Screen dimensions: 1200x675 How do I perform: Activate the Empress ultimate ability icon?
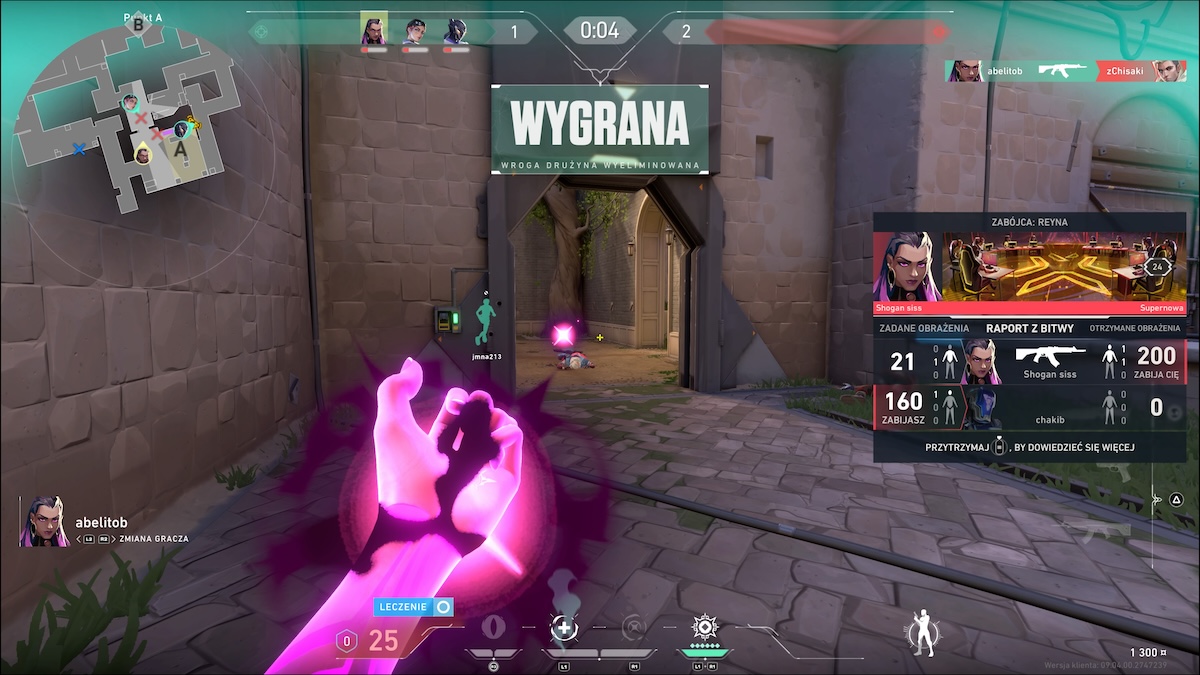[x=705, y=628]
